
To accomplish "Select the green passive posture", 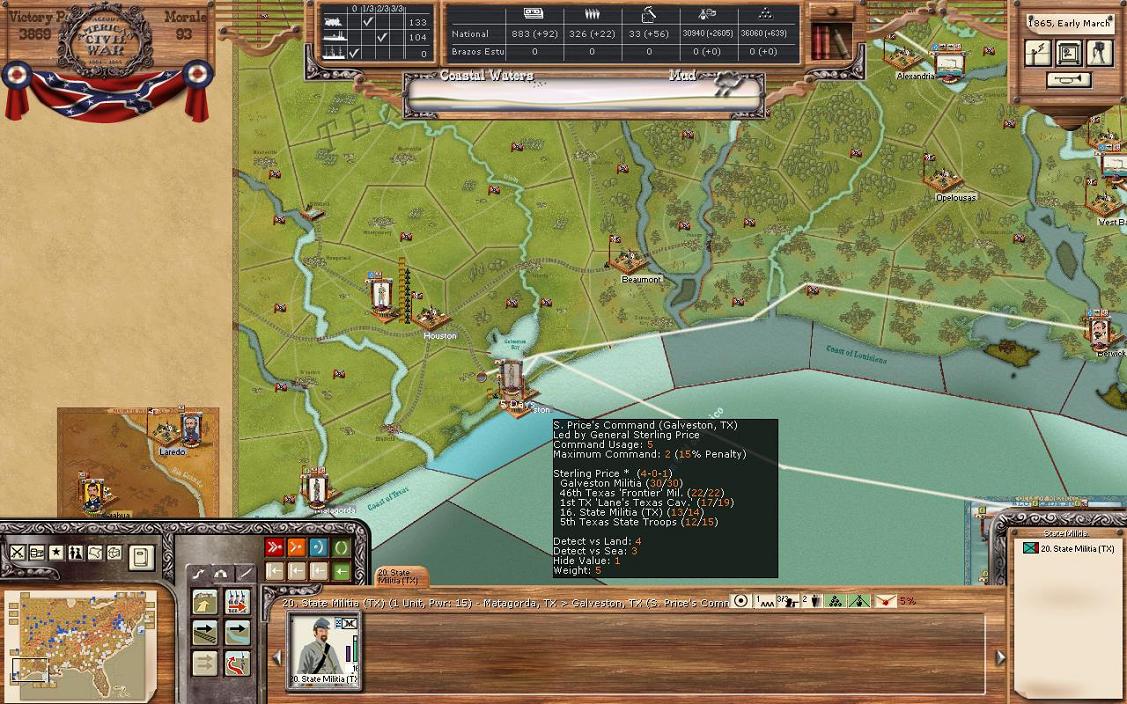I will click(x=342, y=547).
